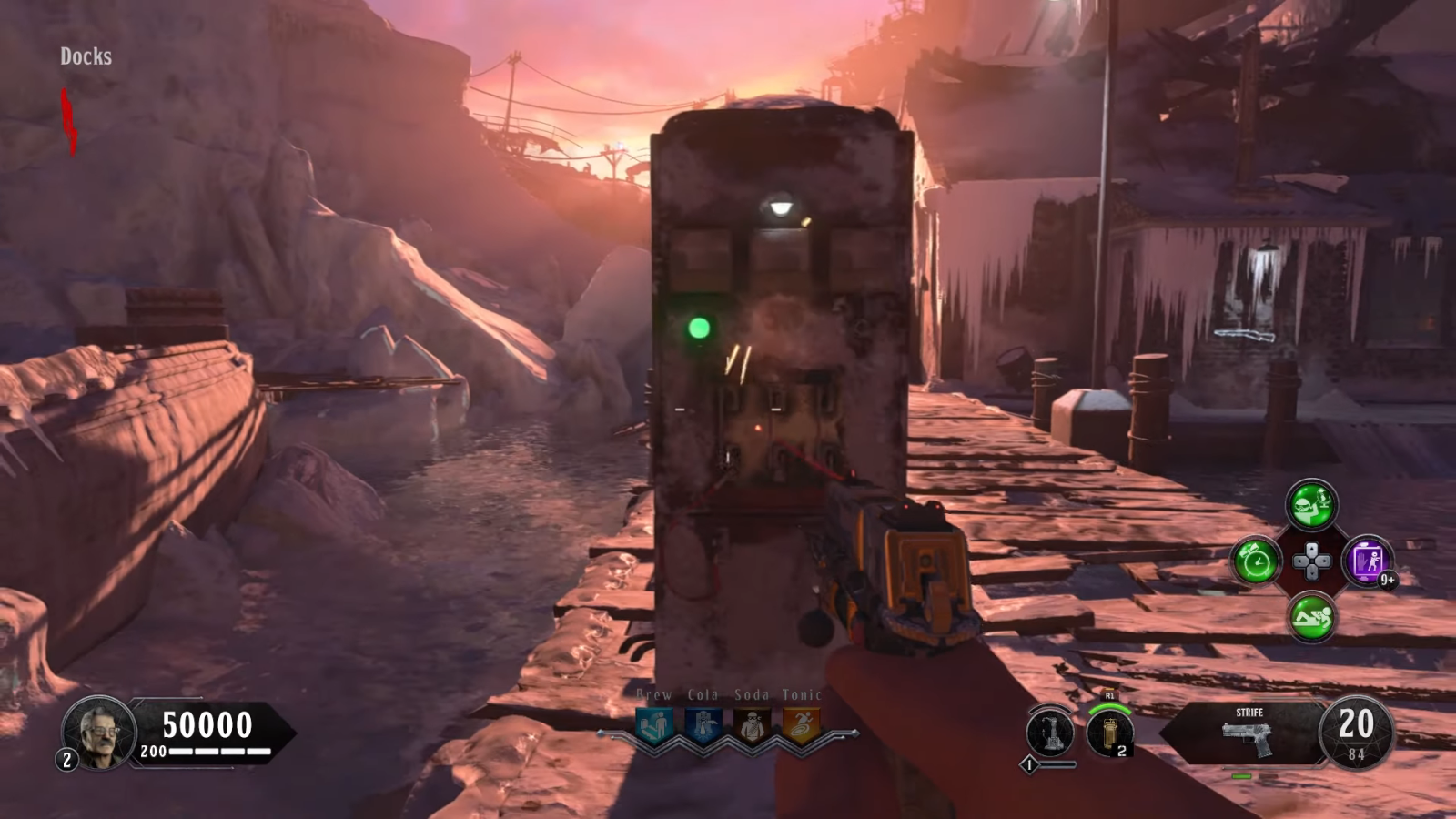The image size is (1456, 819).
Task: Select the grenade equipment icon
Action: pos(1109,733)
